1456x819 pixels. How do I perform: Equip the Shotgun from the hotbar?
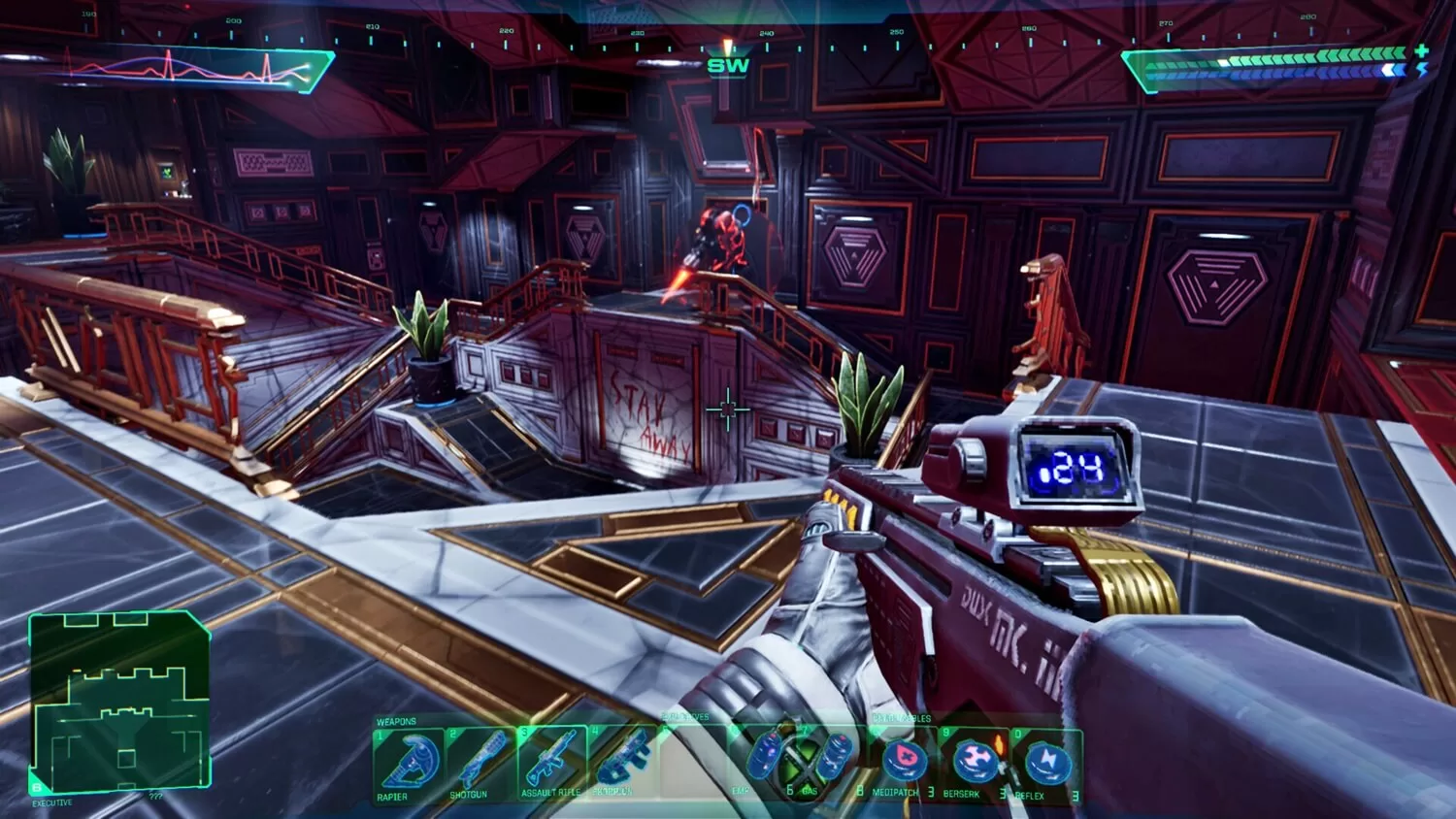click(480, 762)
